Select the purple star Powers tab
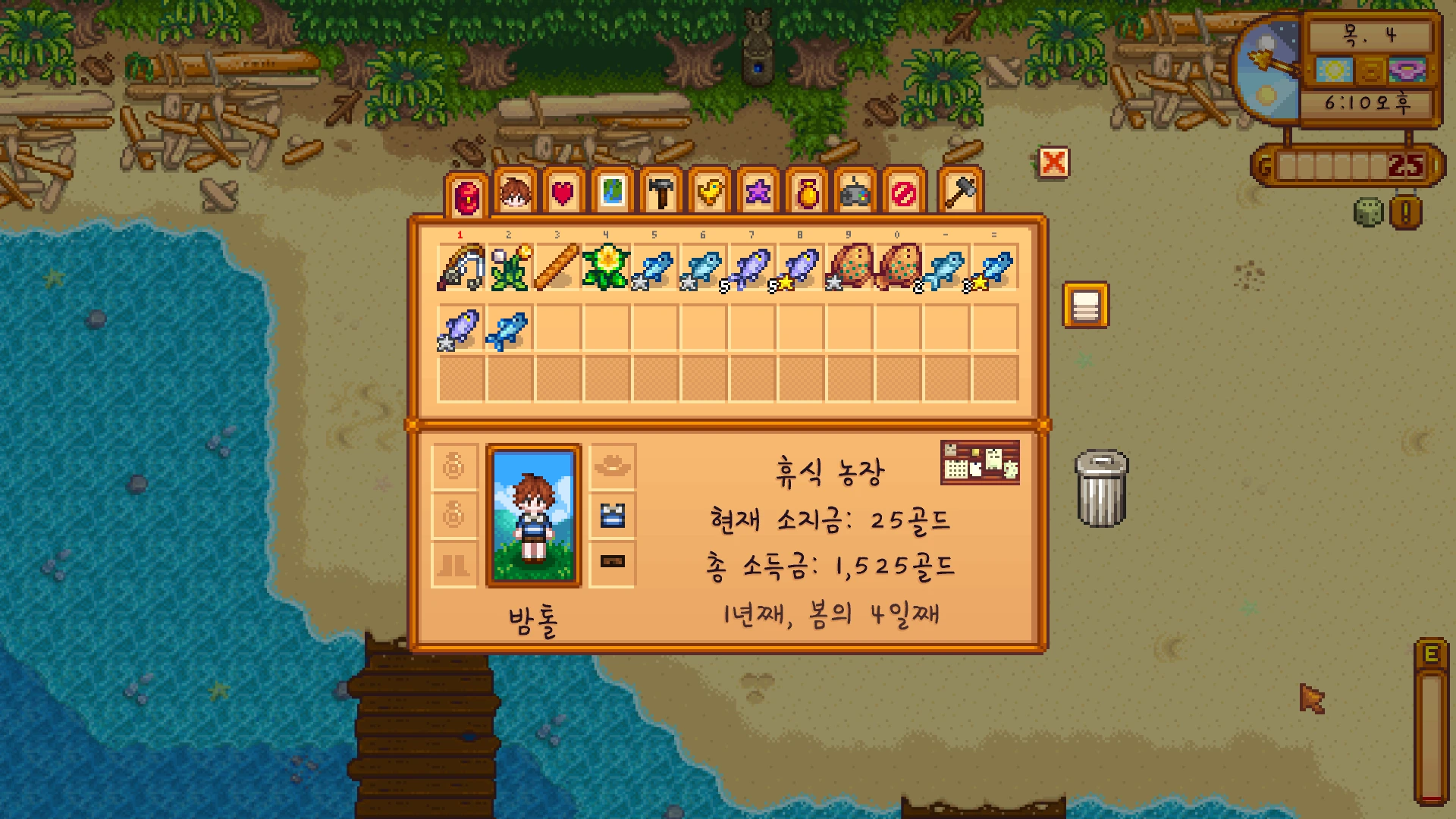The image size is (1456, 819). tap(758, 193)
